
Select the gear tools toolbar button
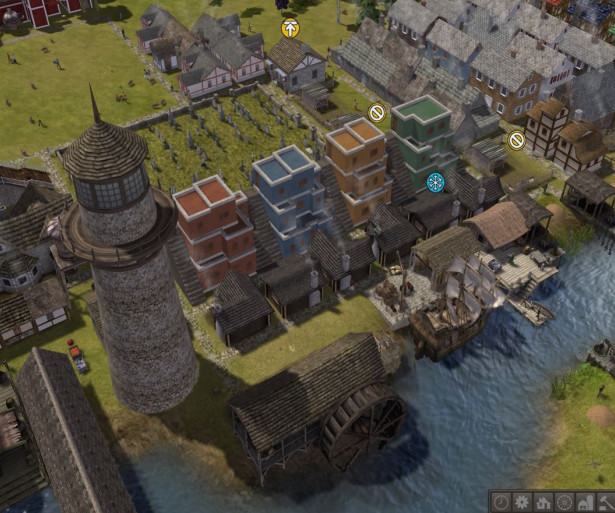coord(521,501)
